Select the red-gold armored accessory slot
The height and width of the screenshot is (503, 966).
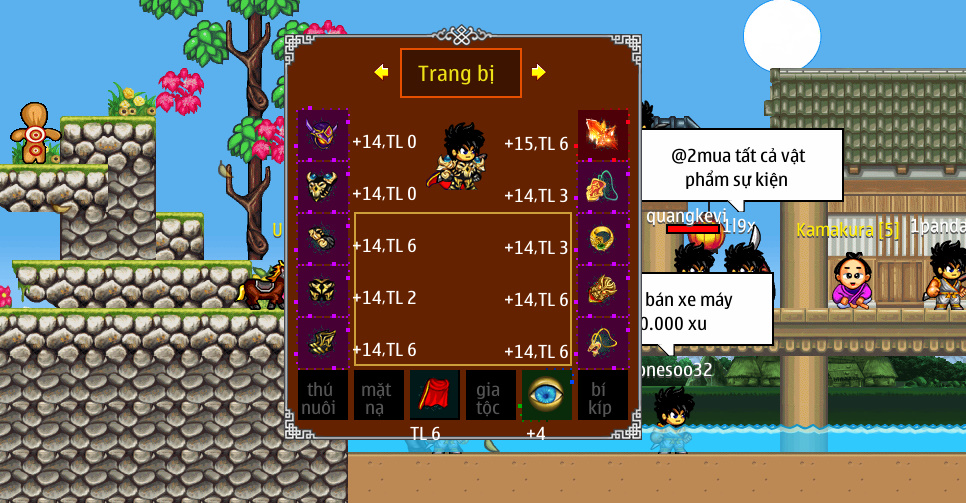pyautogui.click(x=603, y=291)
